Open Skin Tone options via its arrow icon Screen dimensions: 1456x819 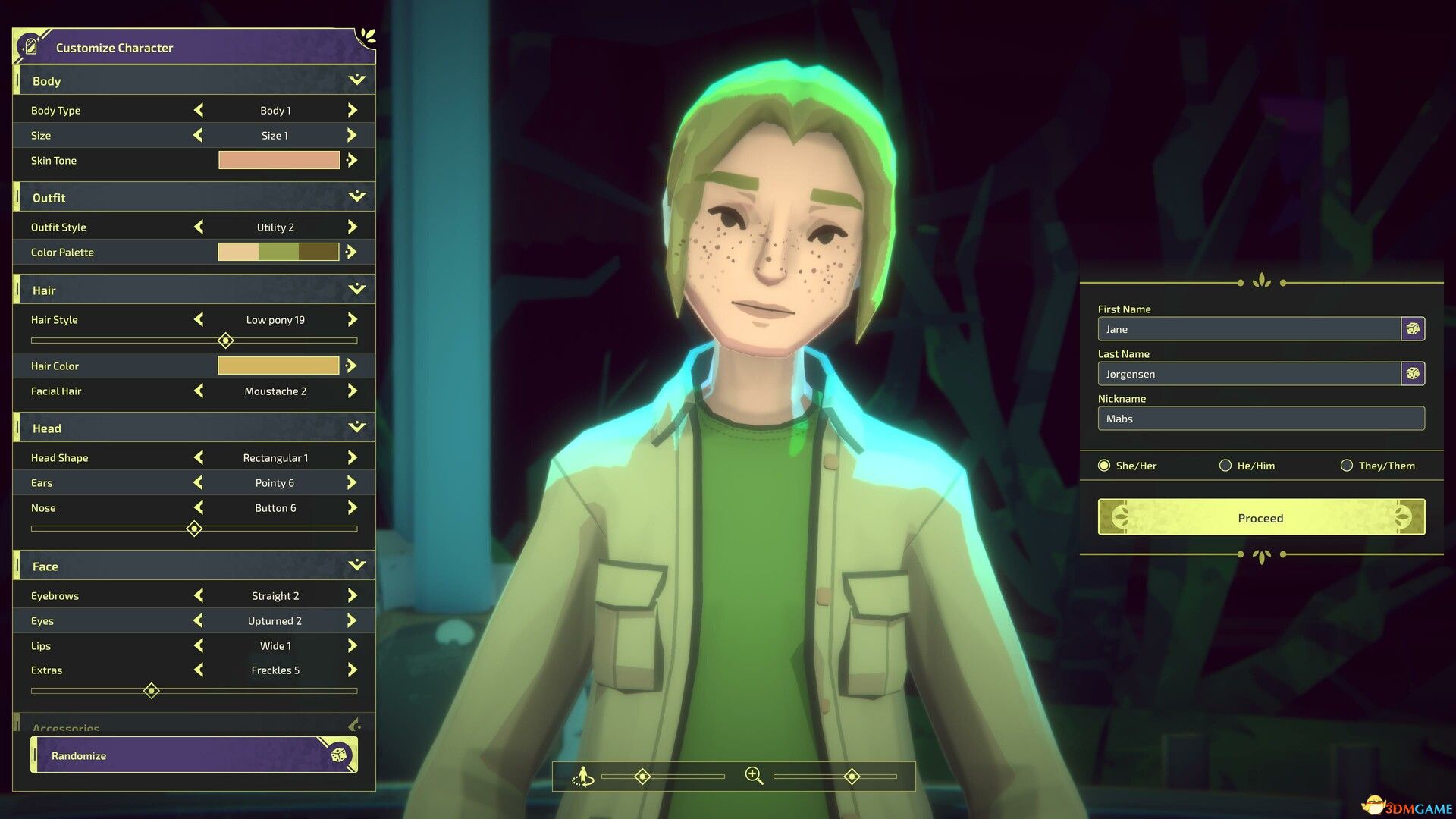point(351,160)
